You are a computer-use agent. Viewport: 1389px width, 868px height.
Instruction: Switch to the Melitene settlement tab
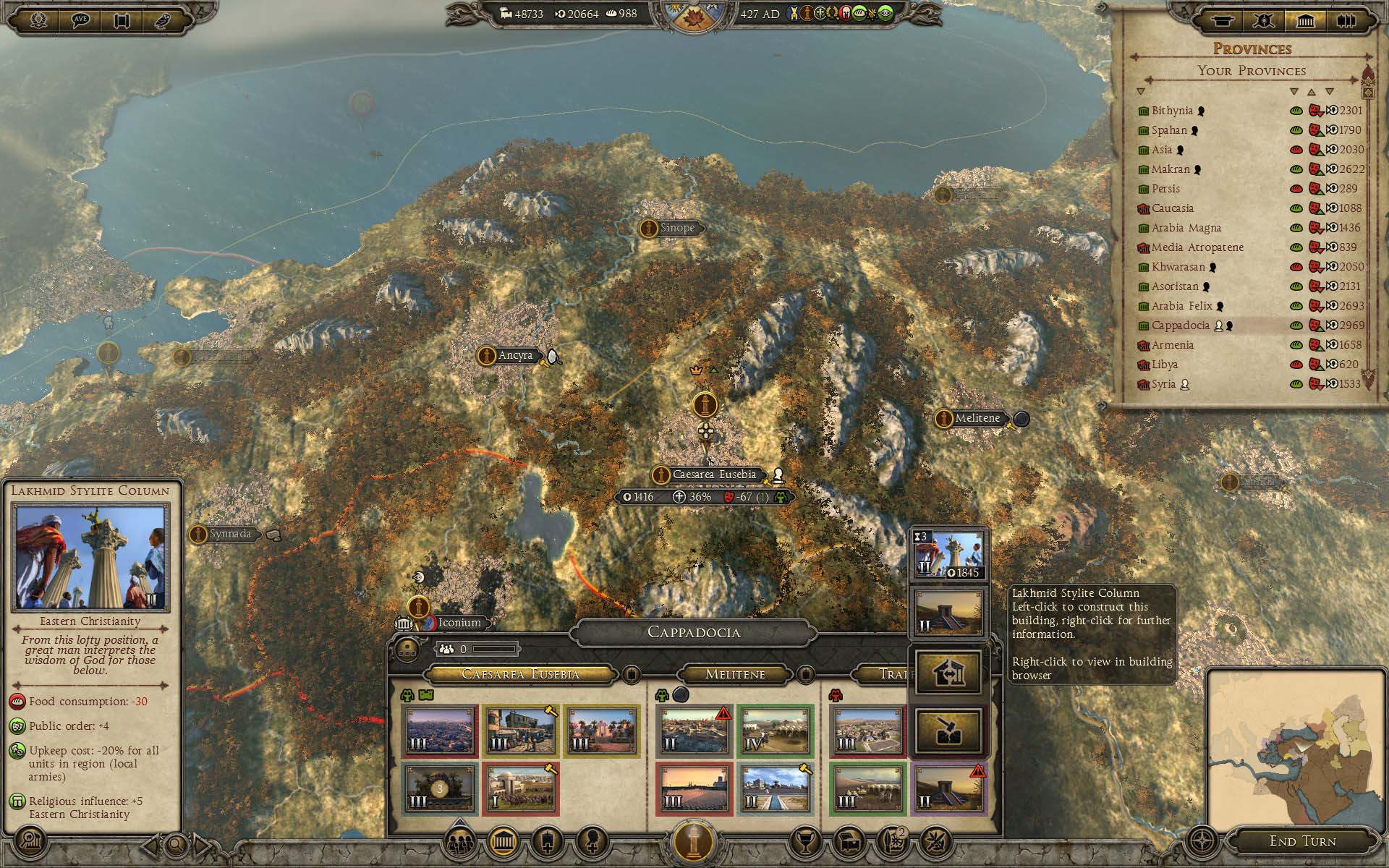click(x=735, y=674)
